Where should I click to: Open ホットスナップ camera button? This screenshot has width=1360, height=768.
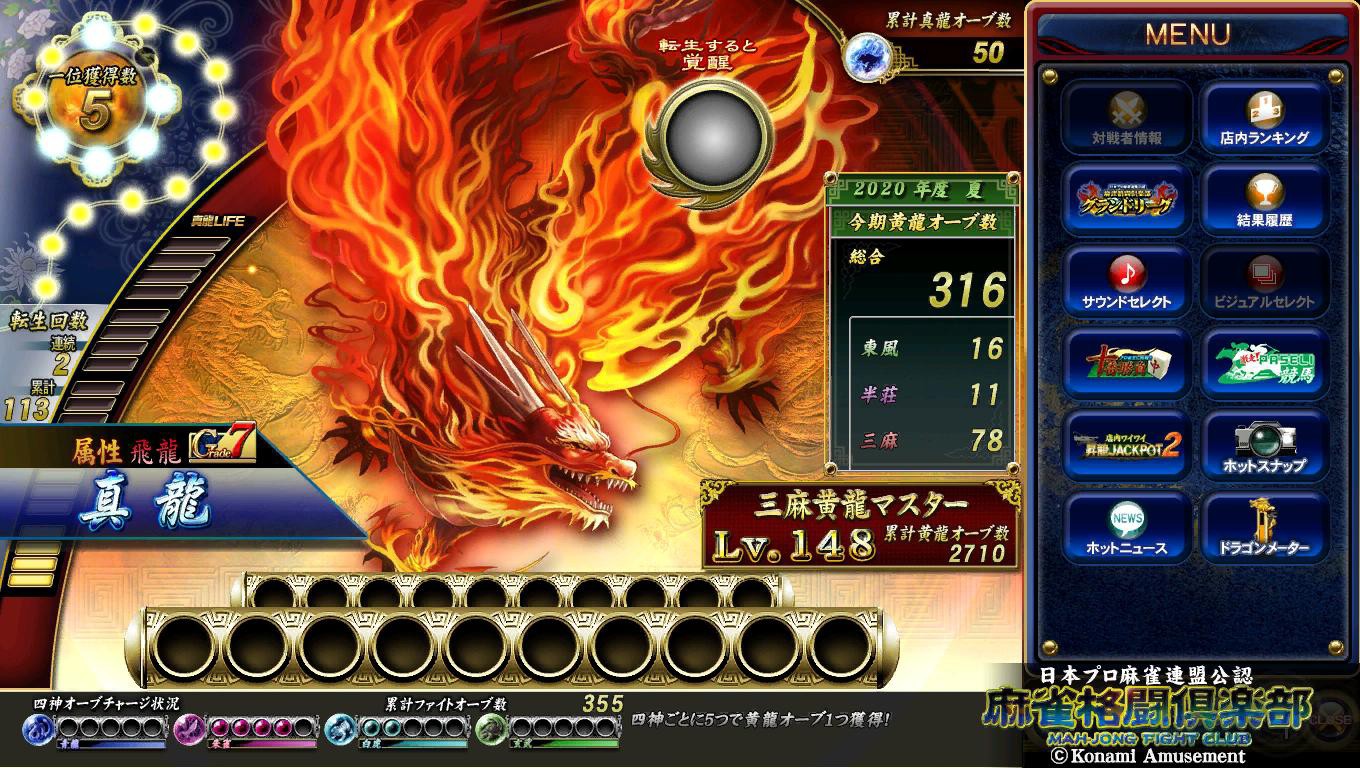pyautogui.click(x=1265, y=446)
